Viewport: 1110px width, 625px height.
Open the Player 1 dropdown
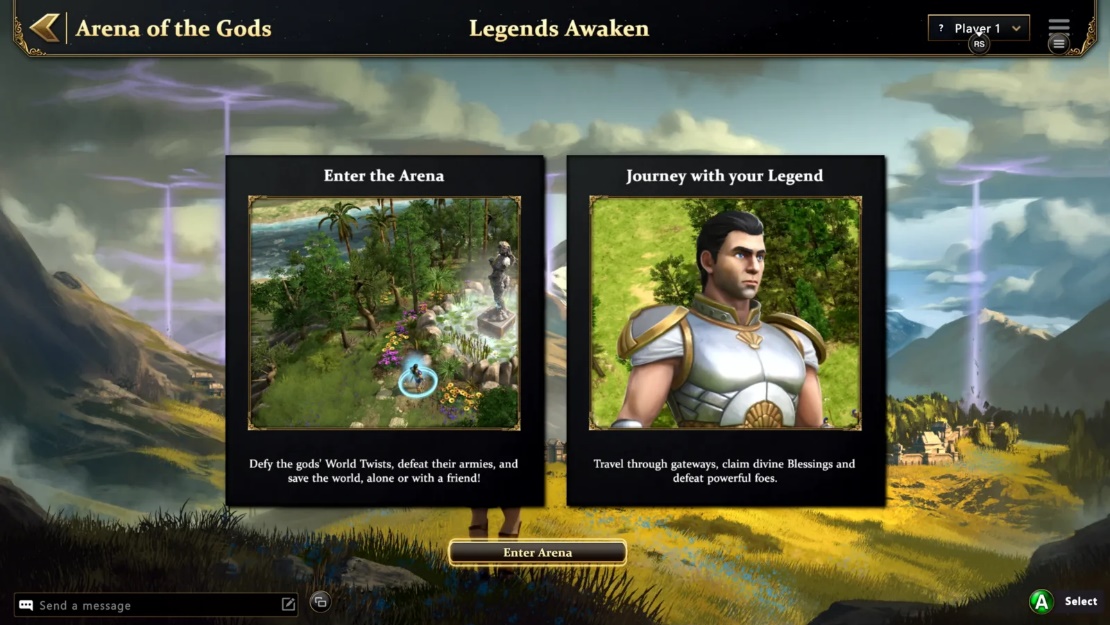pos(978,28)
